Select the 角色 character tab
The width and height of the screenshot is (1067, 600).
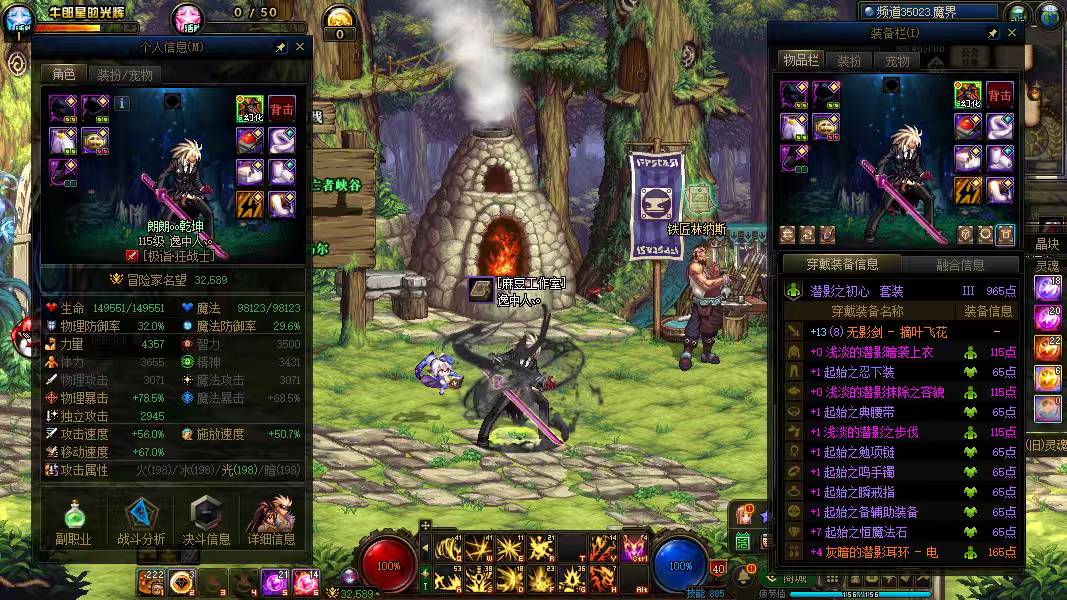coord(63,75)
